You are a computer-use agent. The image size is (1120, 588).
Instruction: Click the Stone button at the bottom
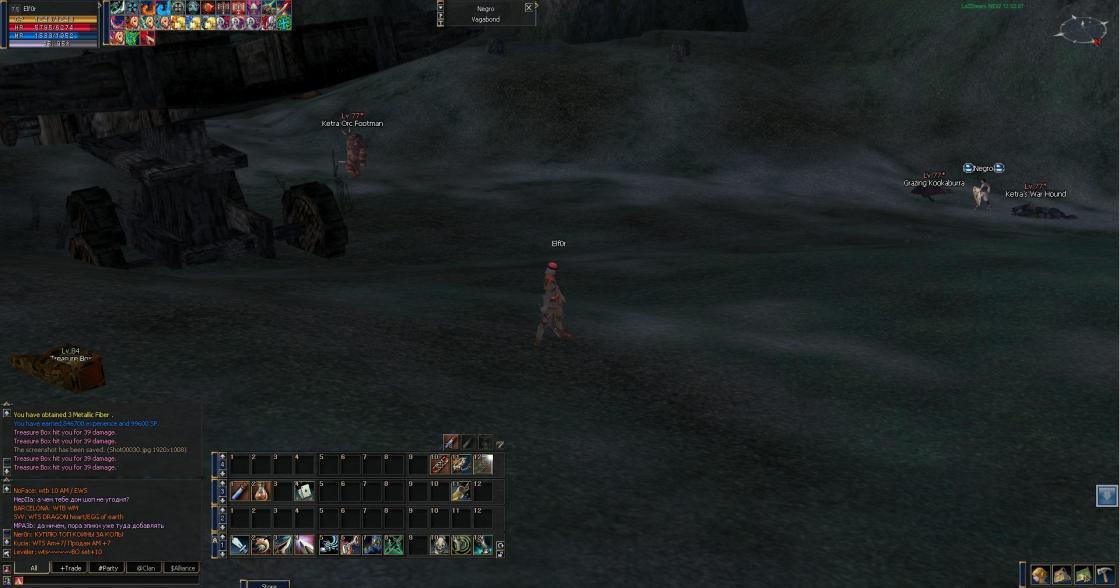pos(268,584)
